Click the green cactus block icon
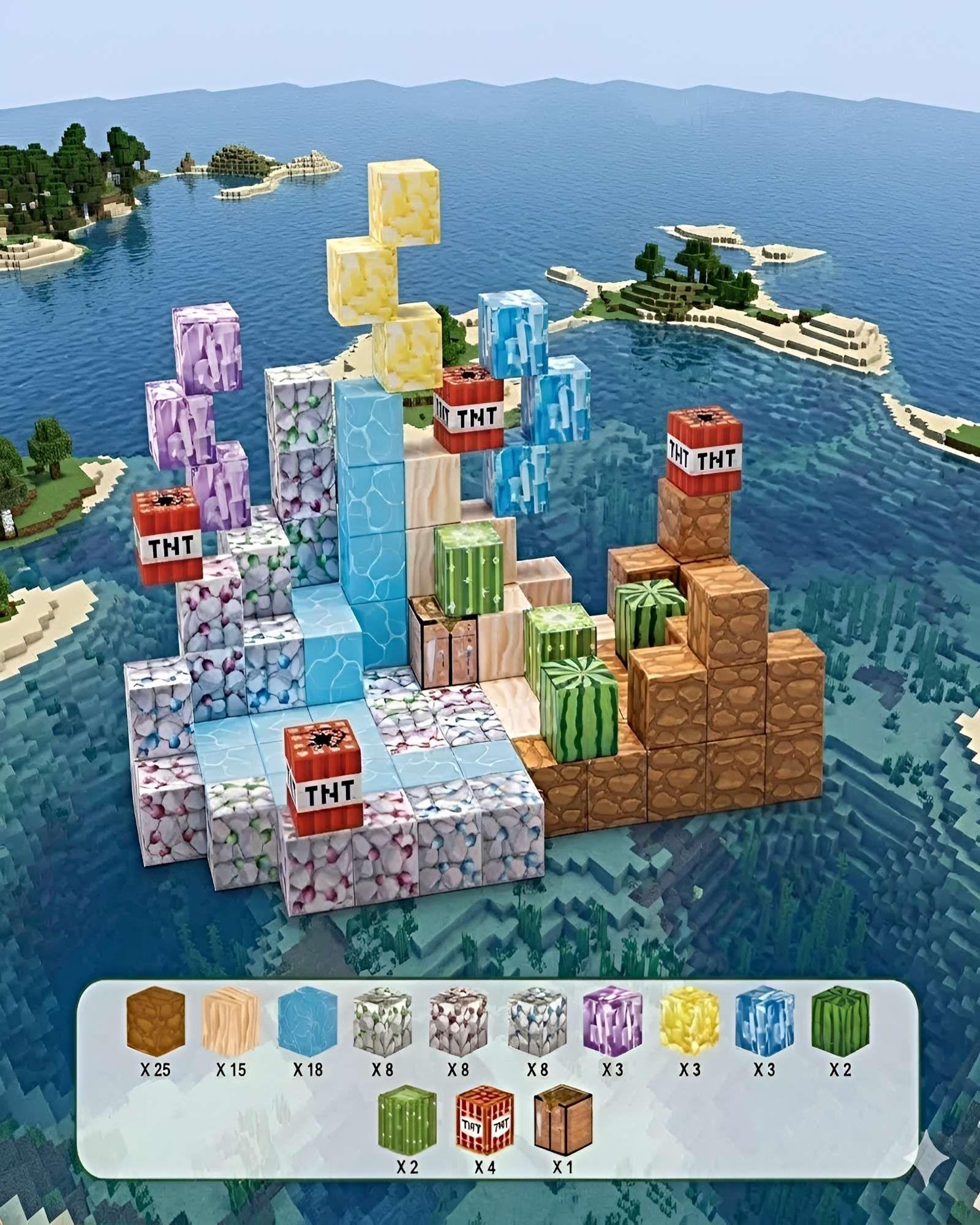The height and width of the screenshot is (1225, 980). [407, 1120]
